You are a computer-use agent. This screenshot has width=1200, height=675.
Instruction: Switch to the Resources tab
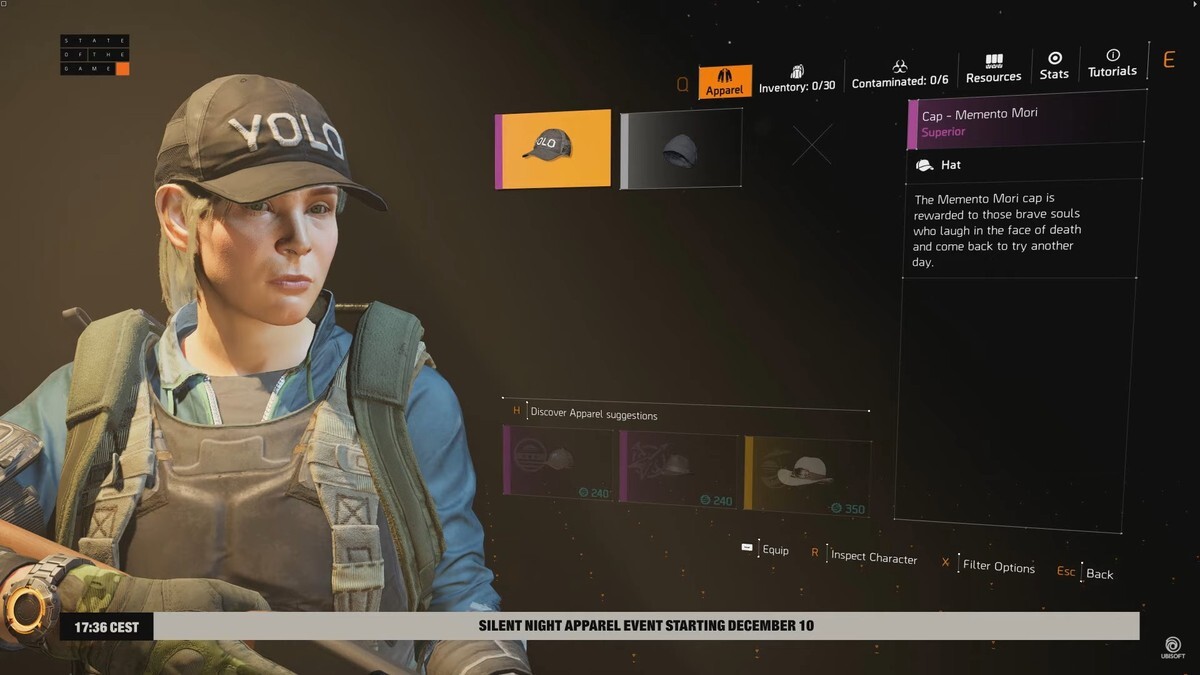993,69
